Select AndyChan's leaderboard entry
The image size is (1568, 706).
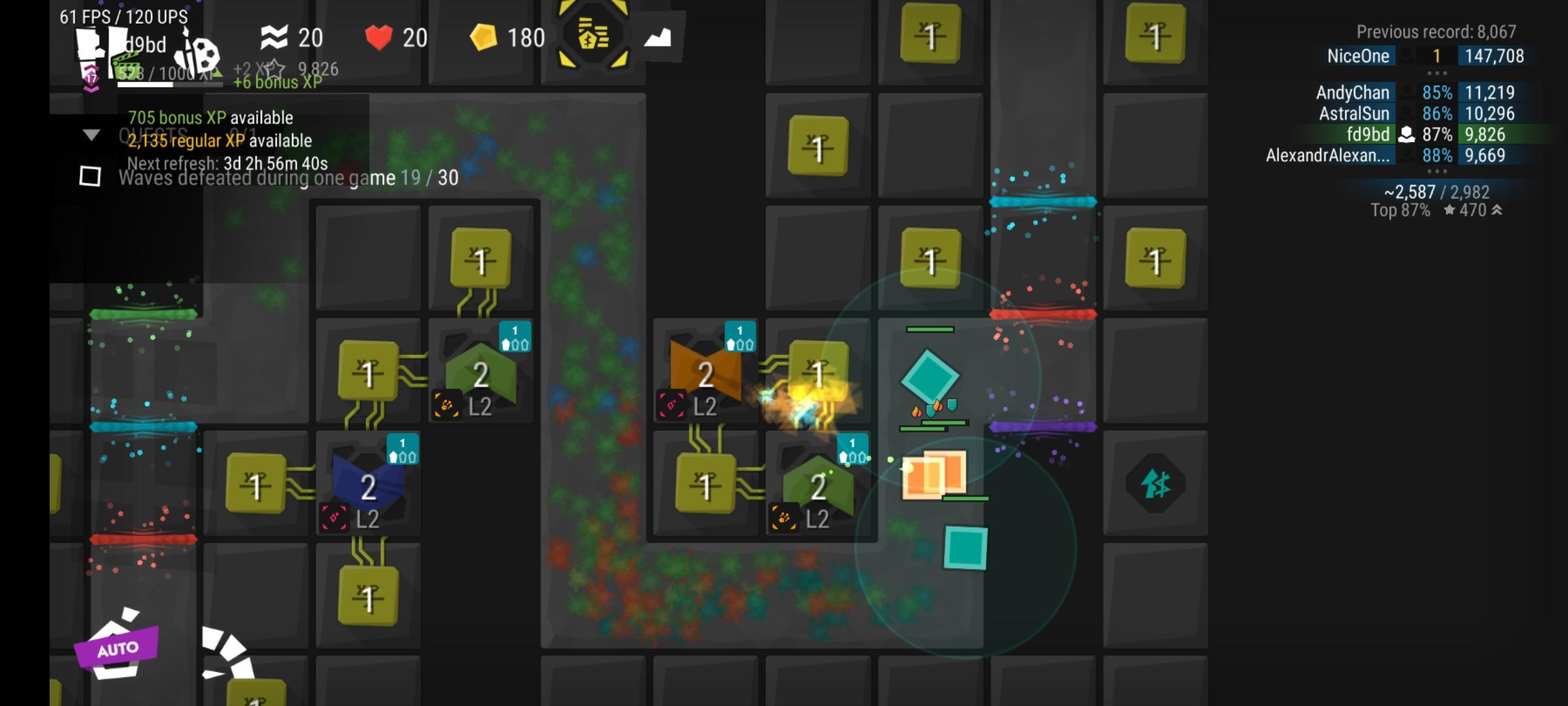tap(1424, 93)
